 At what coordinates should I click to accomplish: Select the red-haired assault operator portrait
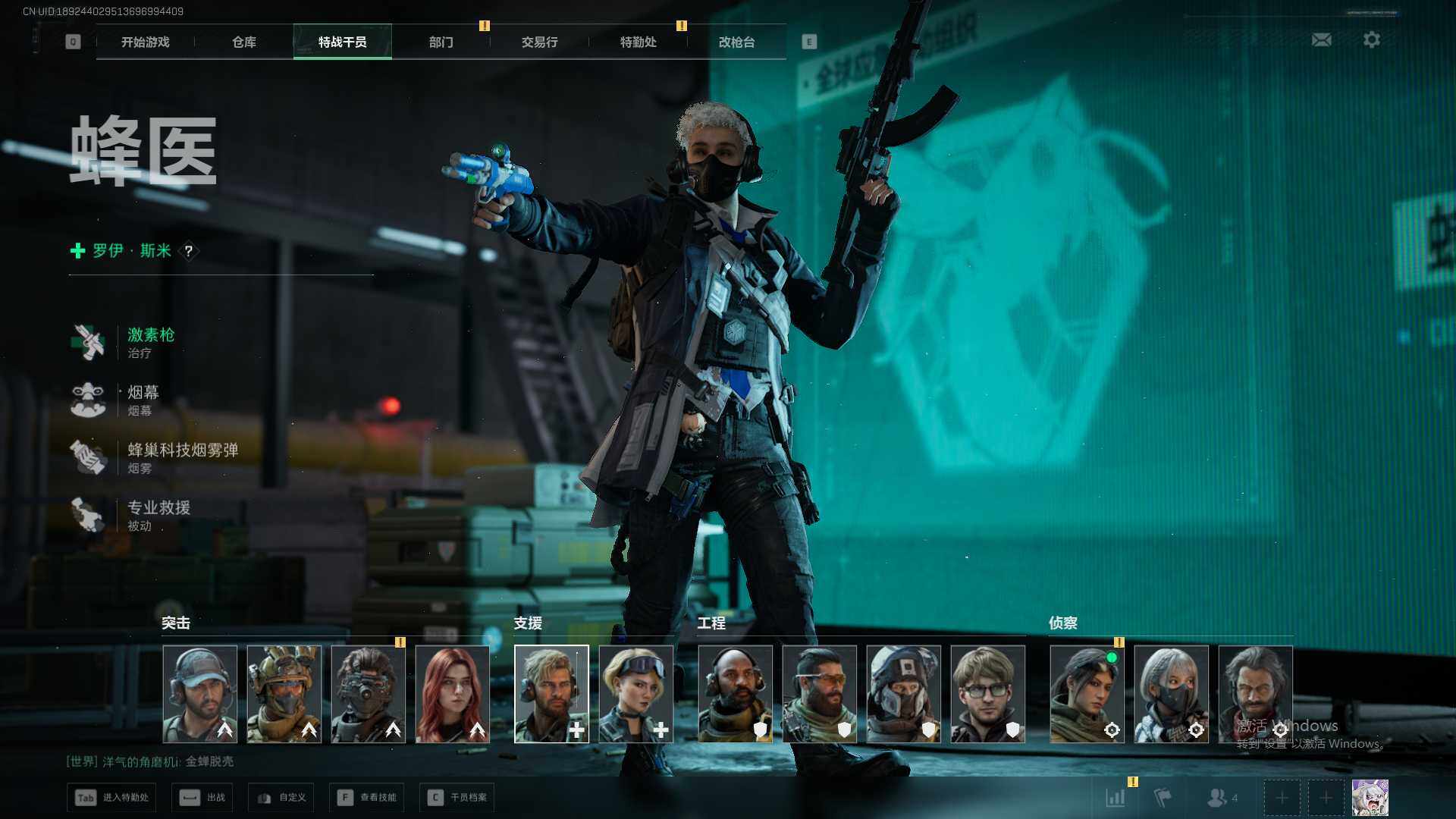(x=453, y=694)
